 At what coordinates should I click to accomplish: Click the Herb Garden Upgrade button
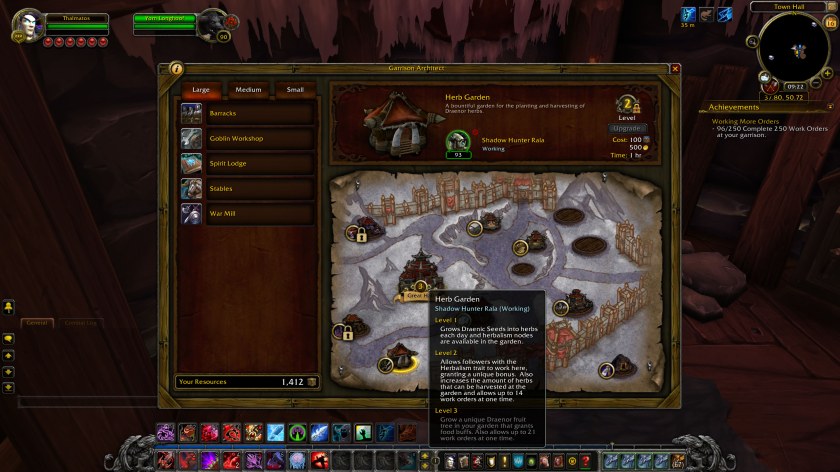click(x=627, y=128)
